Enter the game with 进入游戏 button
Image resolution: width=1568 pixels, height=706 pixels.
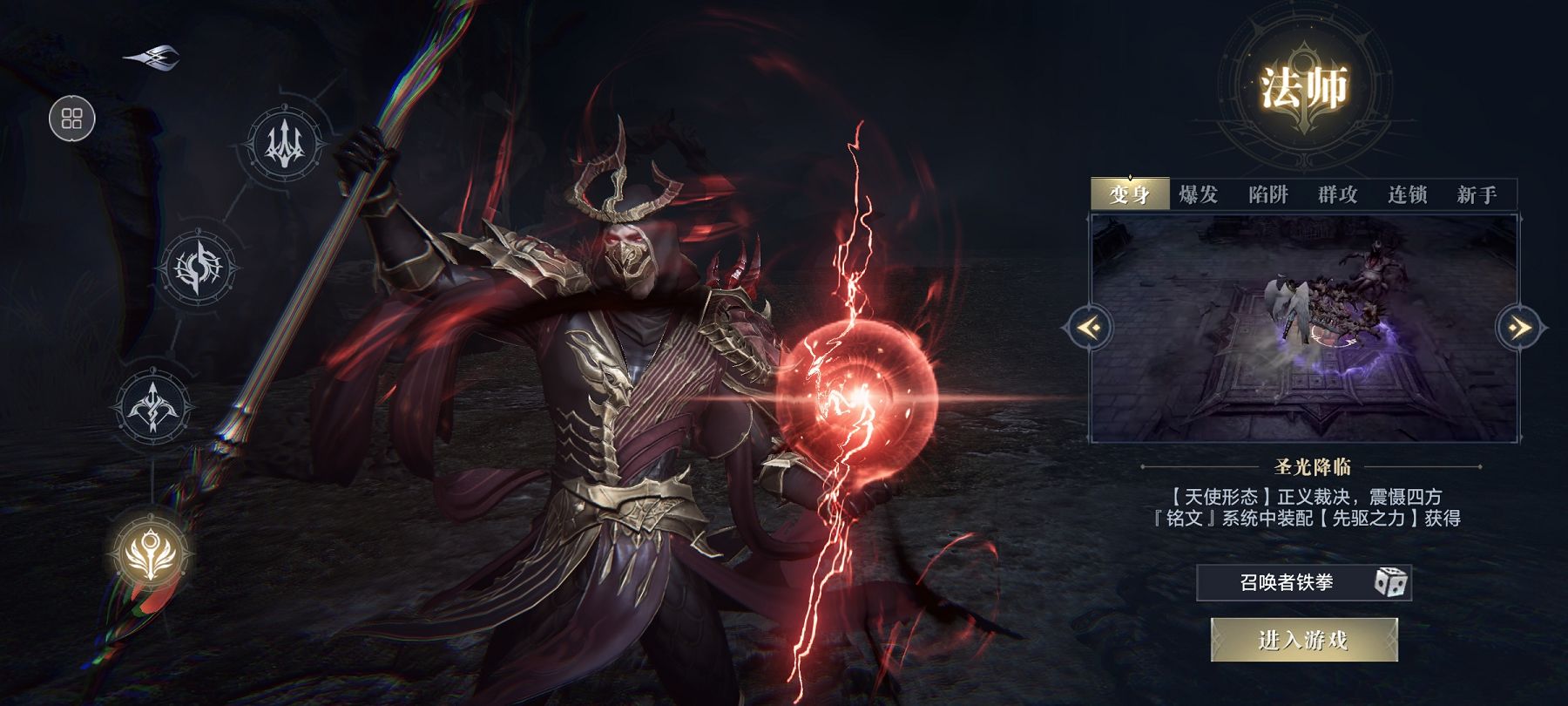click(1303, 641)
